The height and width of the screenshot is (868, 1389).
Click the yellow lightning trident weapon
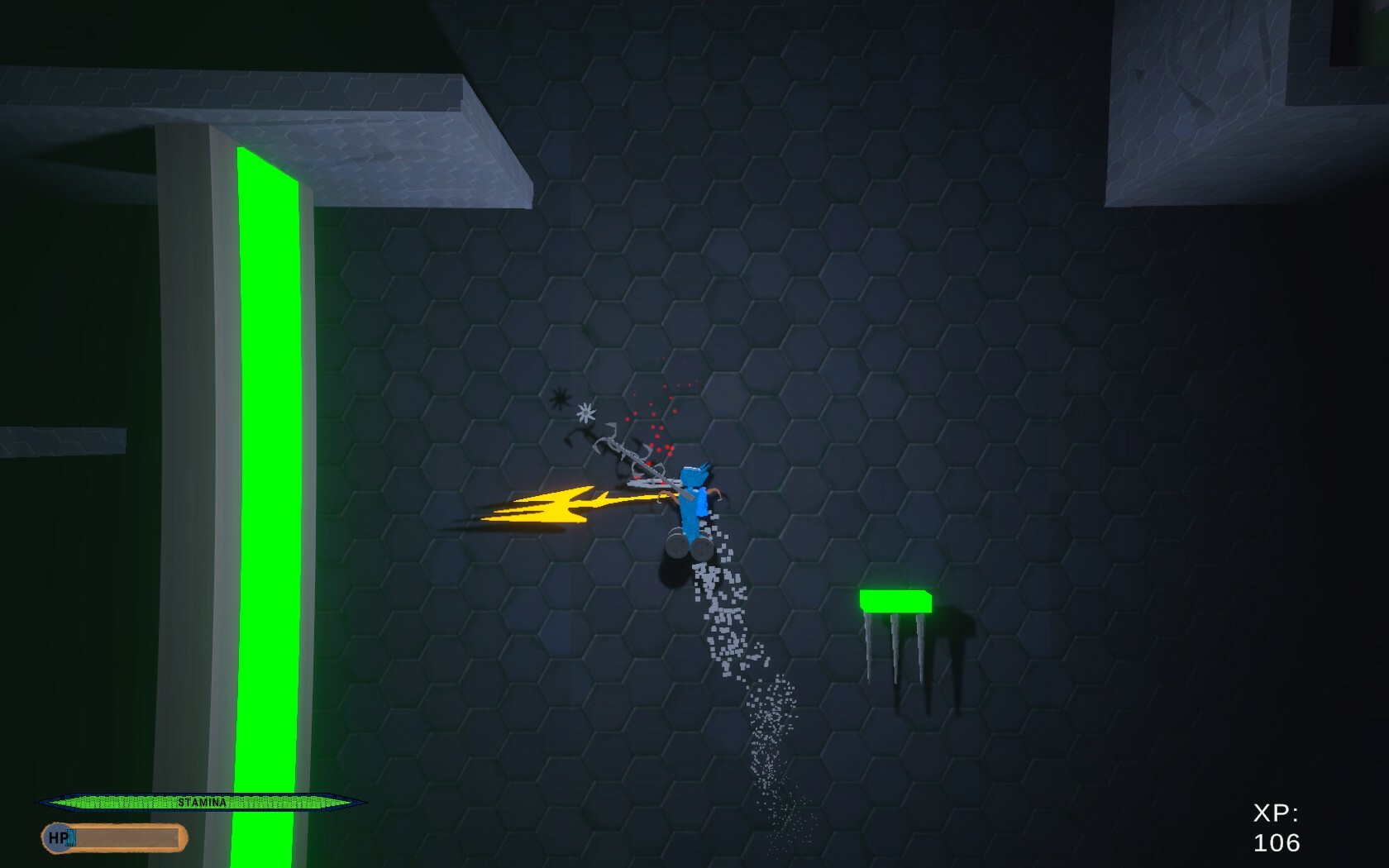point(562,504)
